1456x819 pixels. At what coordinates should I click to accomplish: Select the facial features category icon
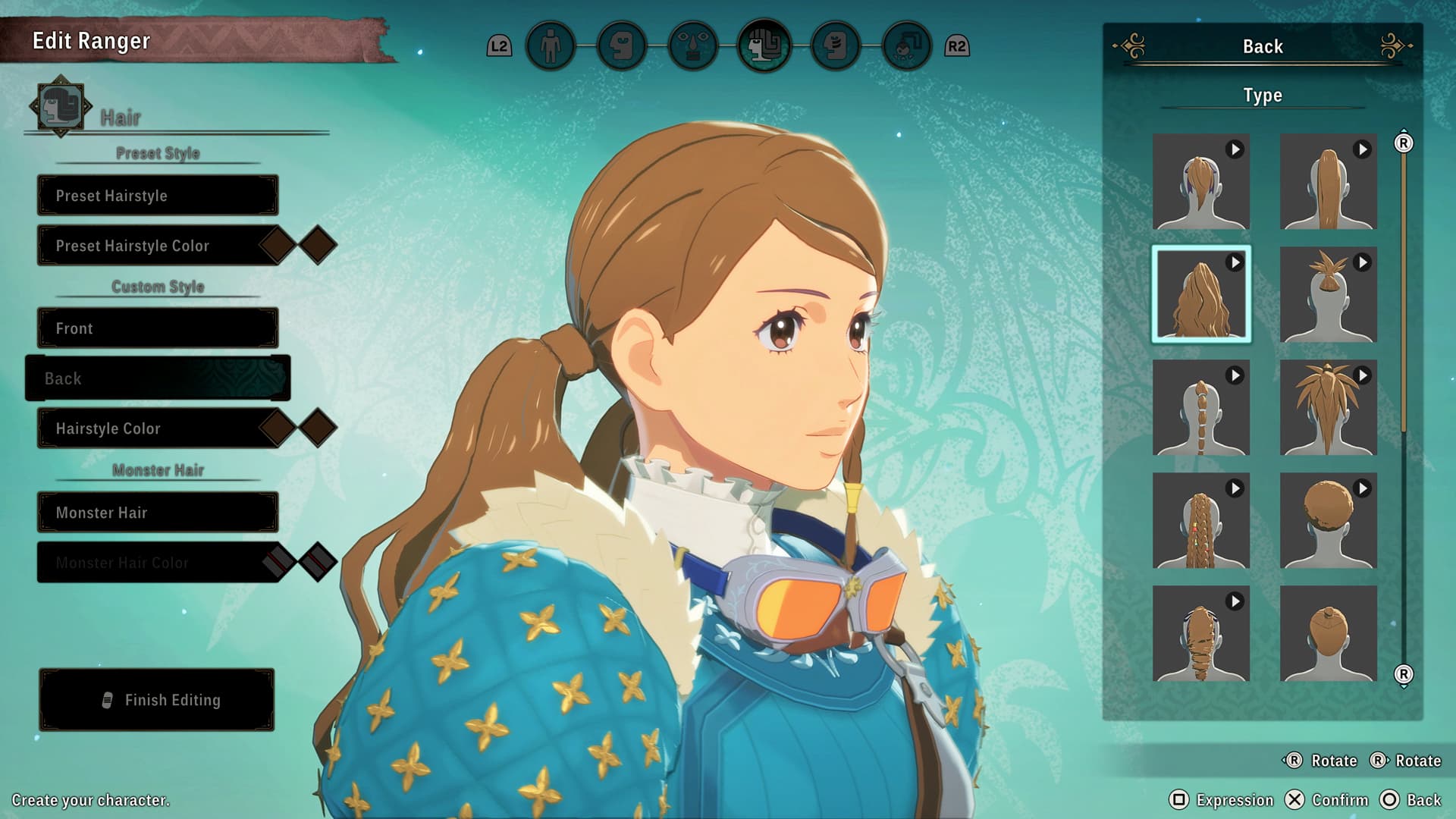pyautogui.click(x=694, y=45)
